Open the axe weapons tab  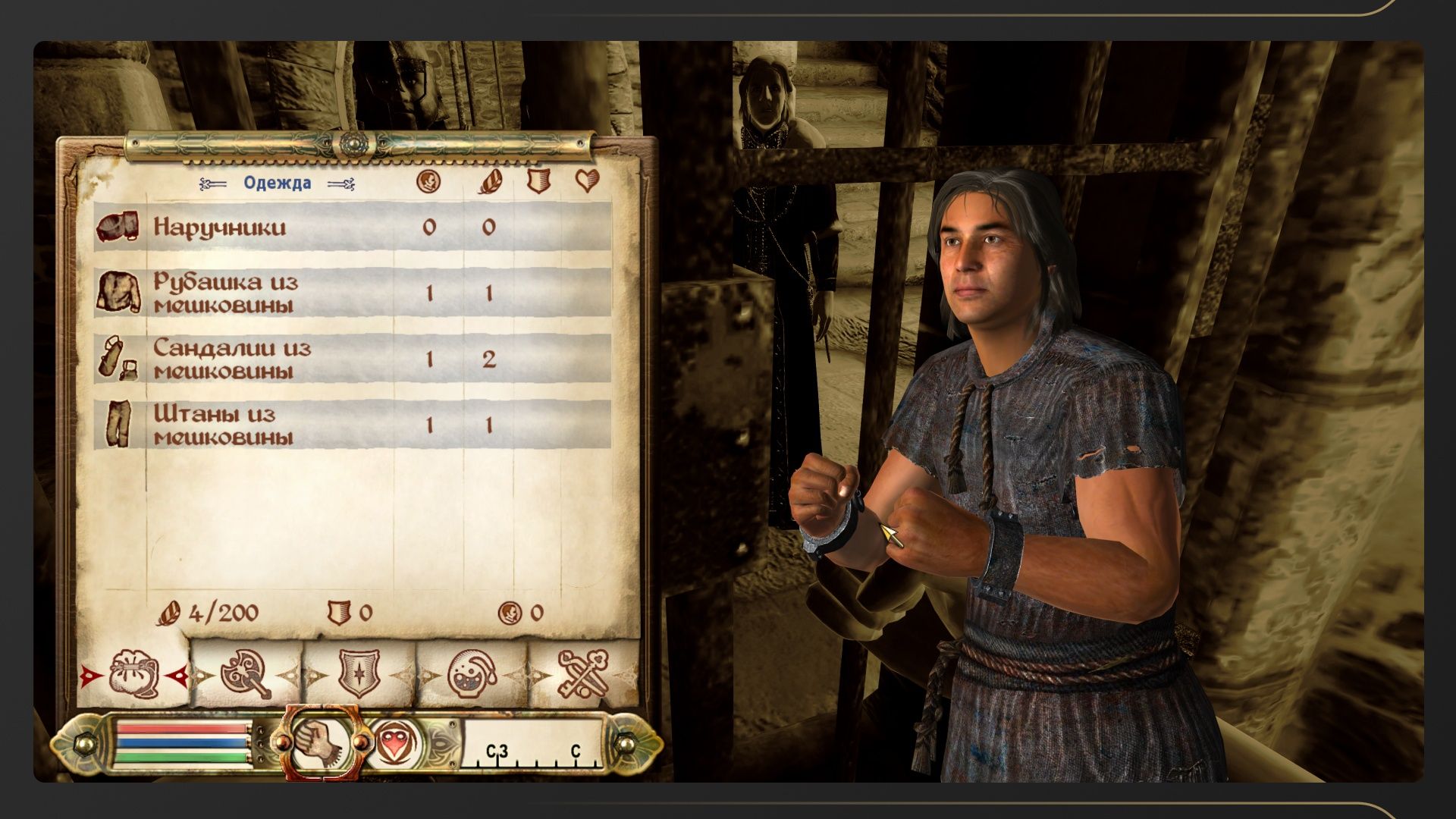click(246, 674)
